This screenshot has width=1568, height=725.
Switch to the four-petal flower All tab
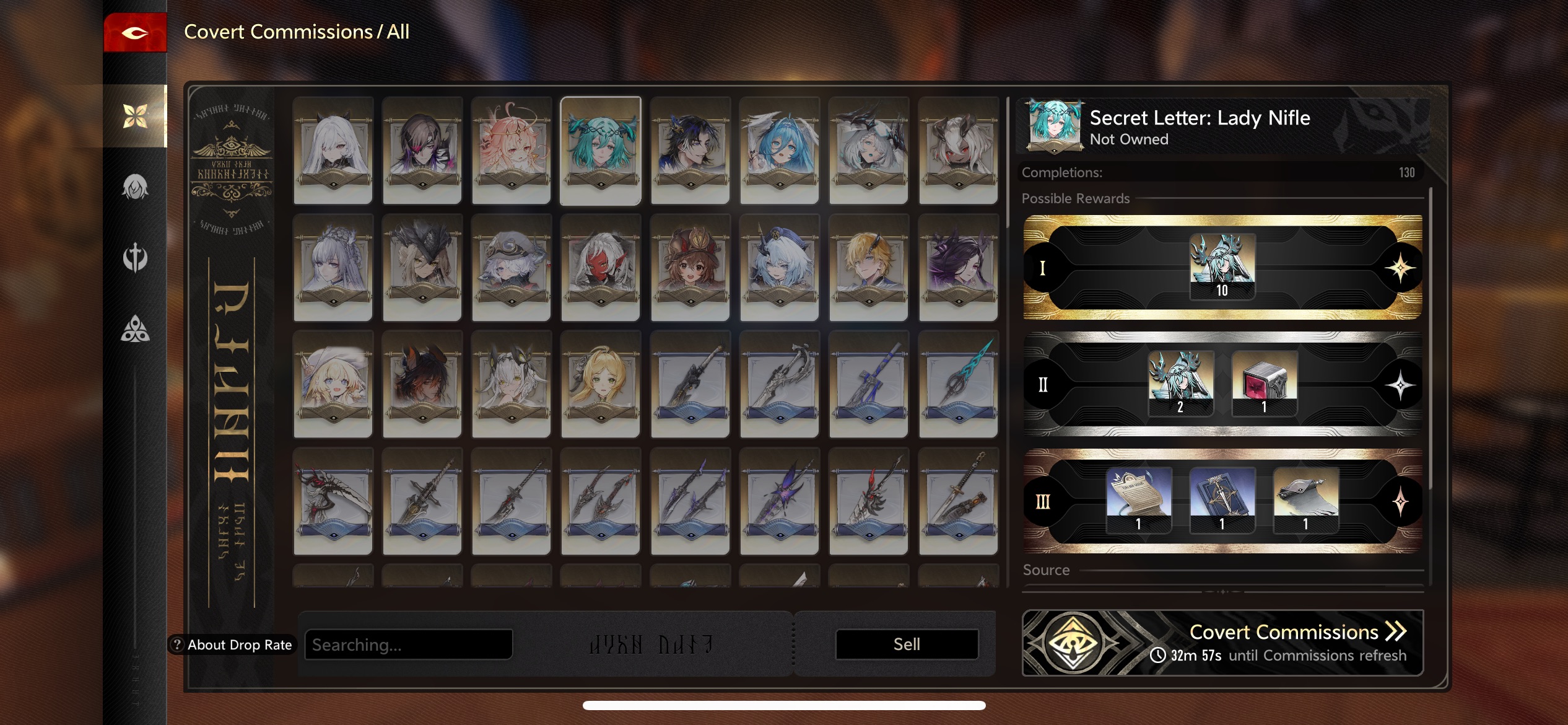[x=135, y=116]
